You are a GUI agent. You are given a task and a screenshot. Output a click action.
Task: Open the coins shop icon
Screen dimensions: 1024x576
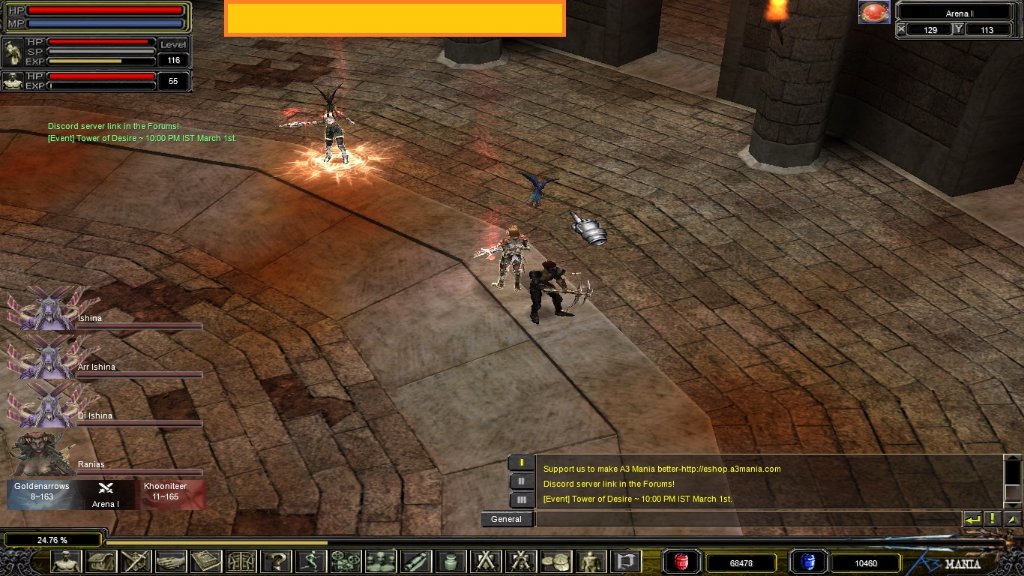pyautogui.click(x=555, y=561)
